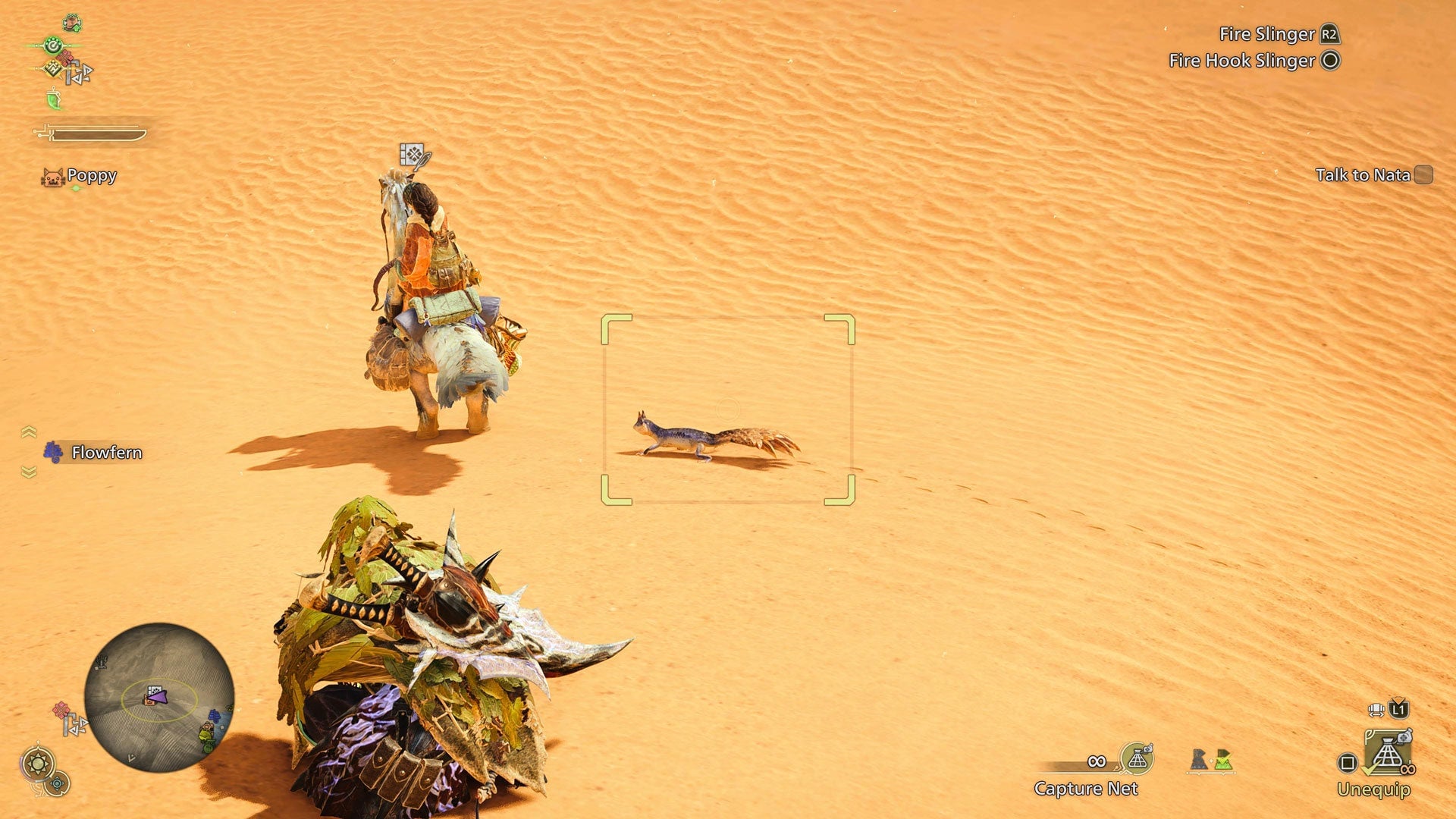Click the green health ring gauge
This screenshot has height=819, width=1456.
coord(52,45)
